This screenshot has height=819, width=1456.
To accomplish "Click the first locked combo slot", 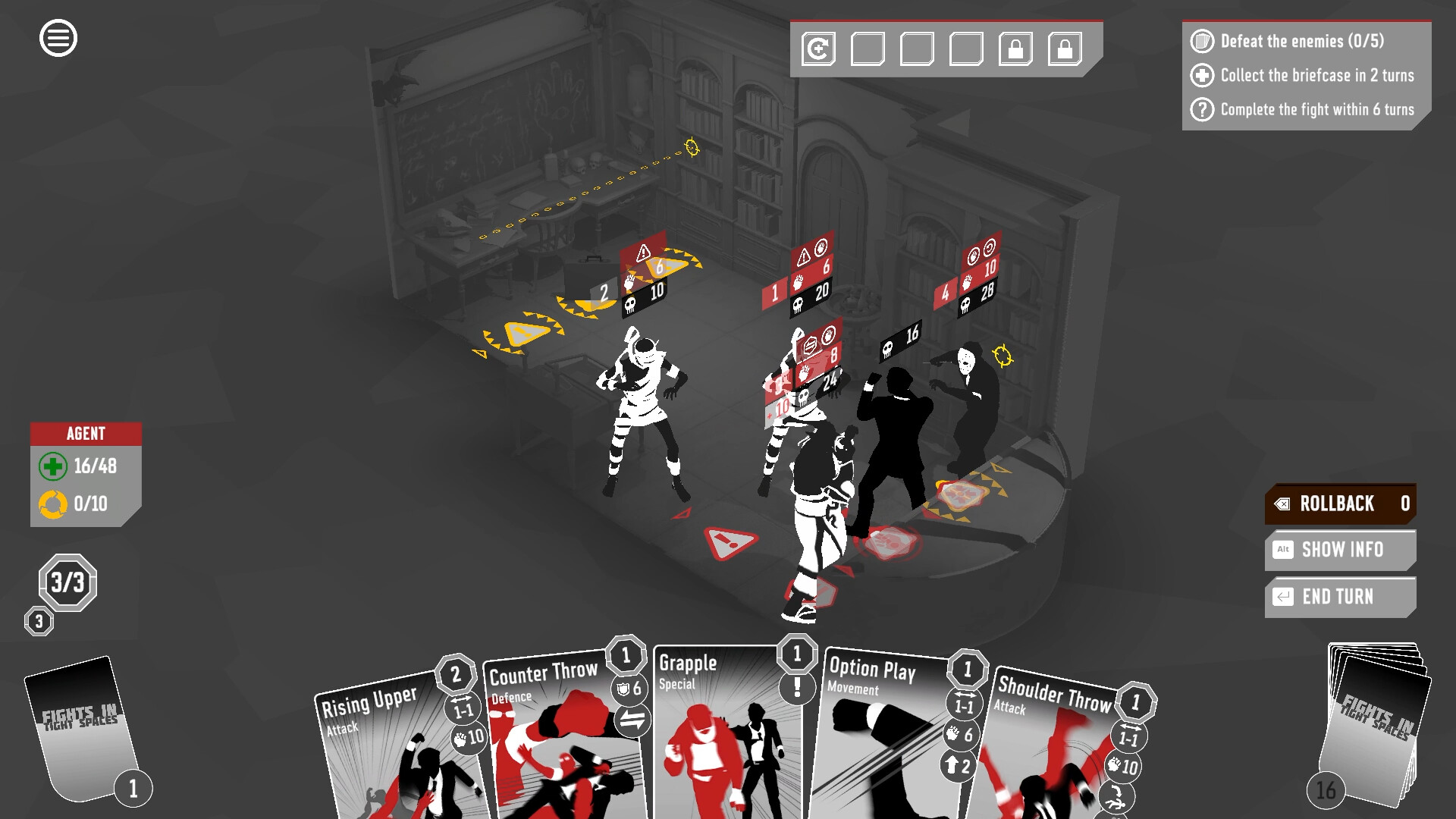I will click(1015, 48).
